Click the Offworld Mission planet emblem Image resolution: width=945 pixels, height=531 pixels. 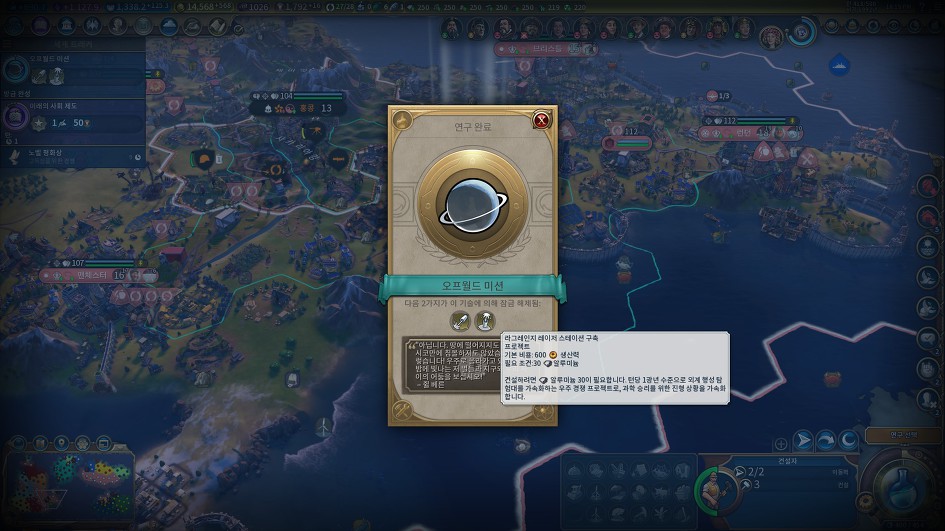tap(472, 203)
